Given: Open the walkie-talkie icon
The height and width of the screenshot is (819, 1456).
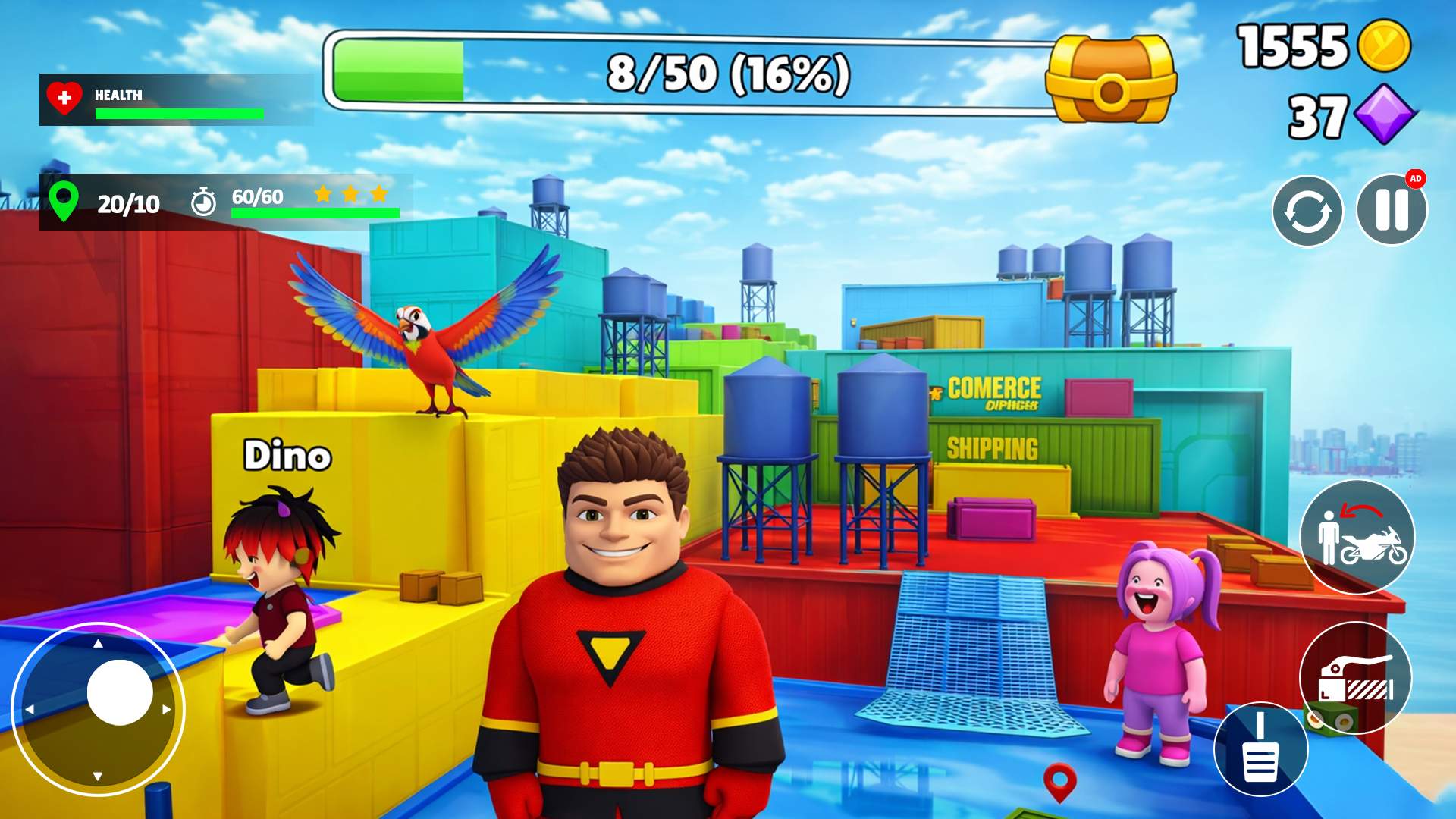Looking at the screenshot, I should coord(1261,748).
